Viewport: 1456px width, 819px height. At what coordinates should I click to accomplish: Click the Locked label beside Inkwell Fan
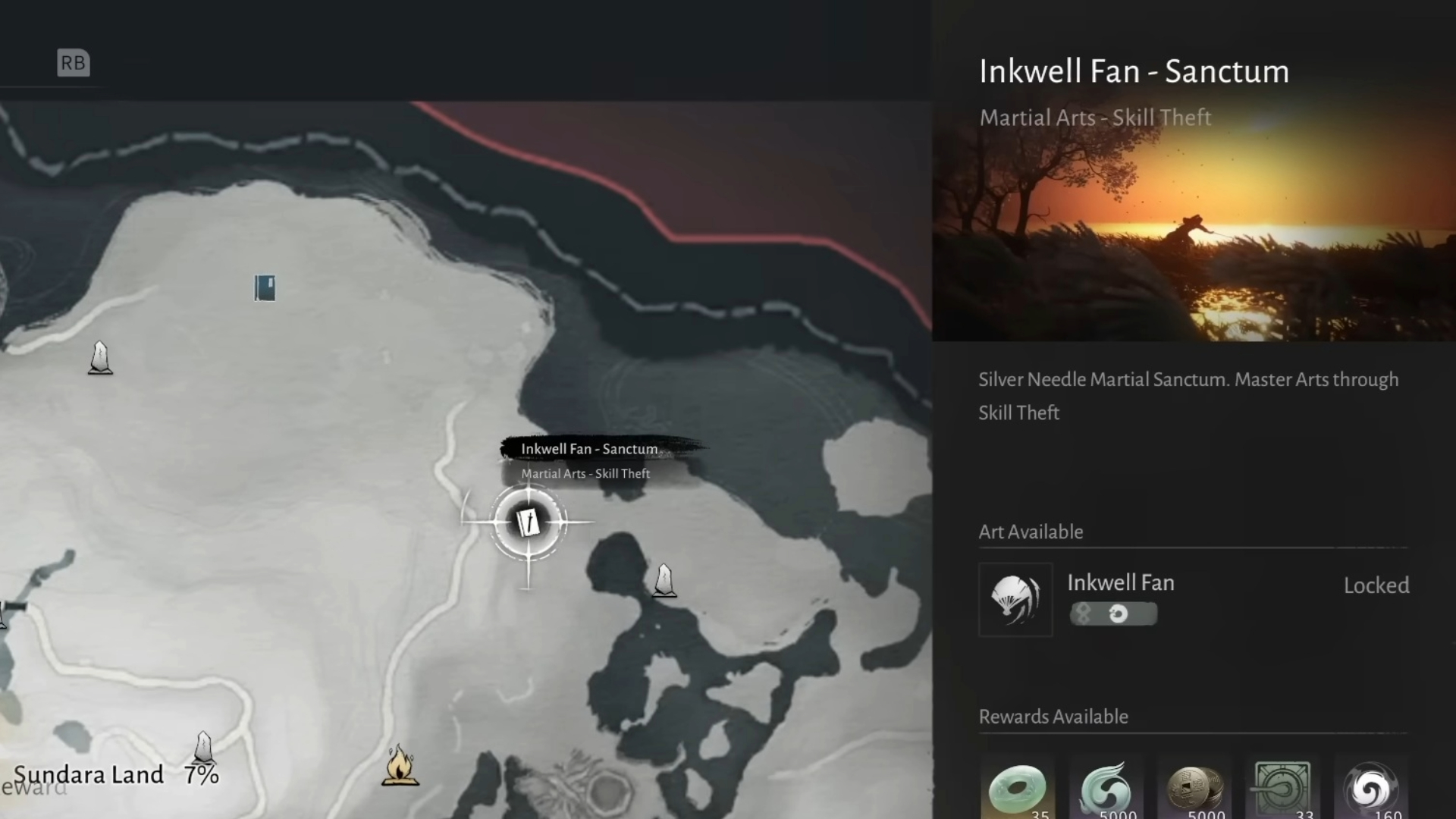[x=1376, y=585]
